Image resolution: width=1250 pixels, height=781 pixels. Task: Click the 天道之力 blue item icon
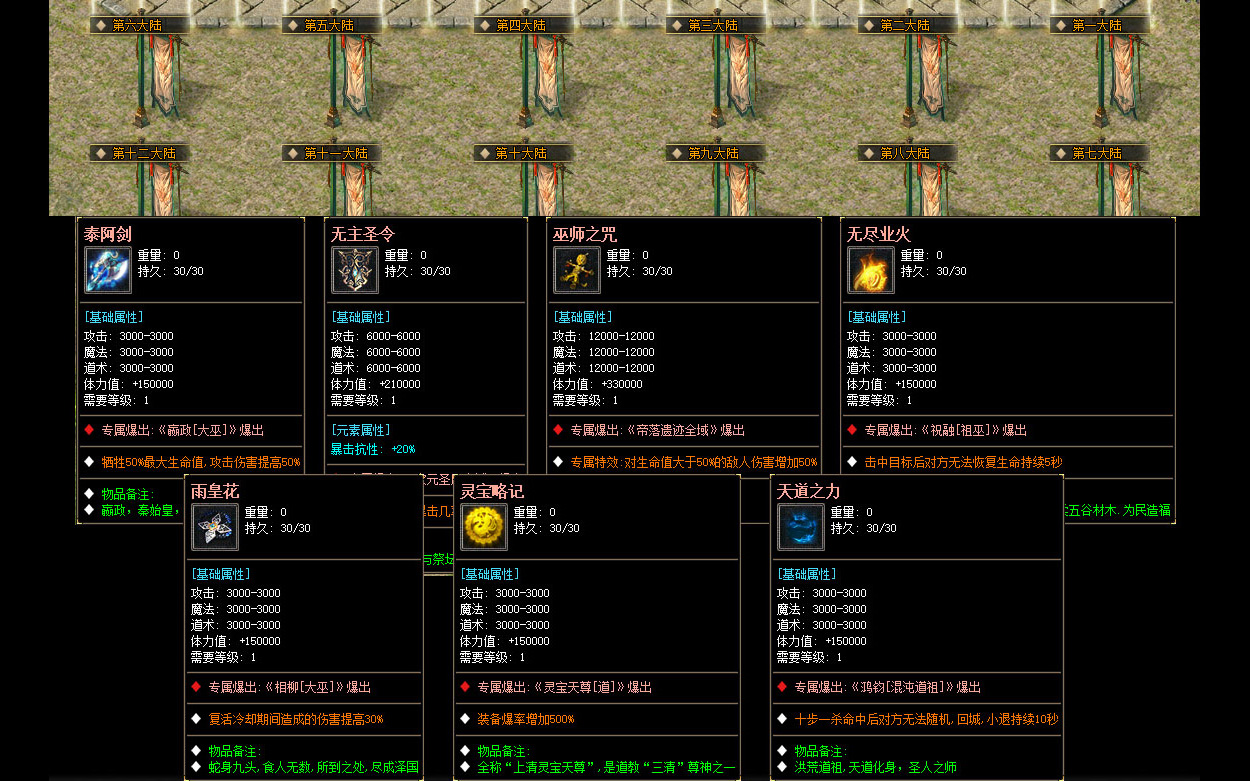[801, 527]
